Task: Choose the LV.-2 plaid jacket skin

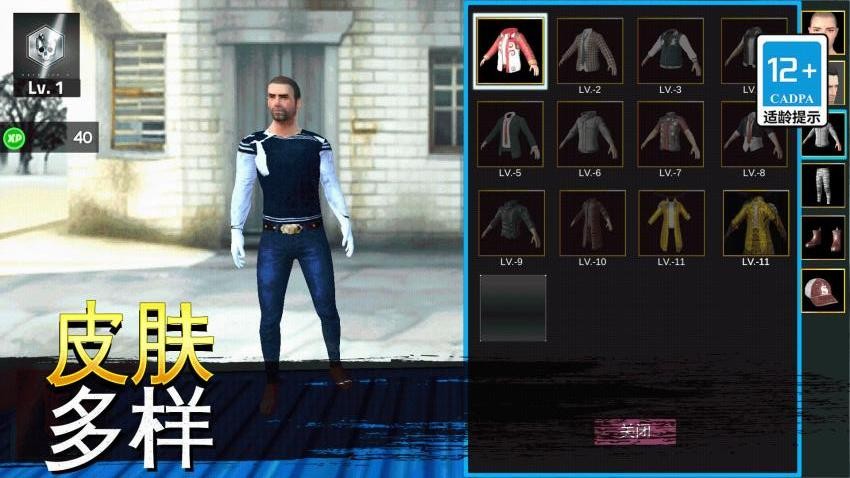Action: (590, 50)
